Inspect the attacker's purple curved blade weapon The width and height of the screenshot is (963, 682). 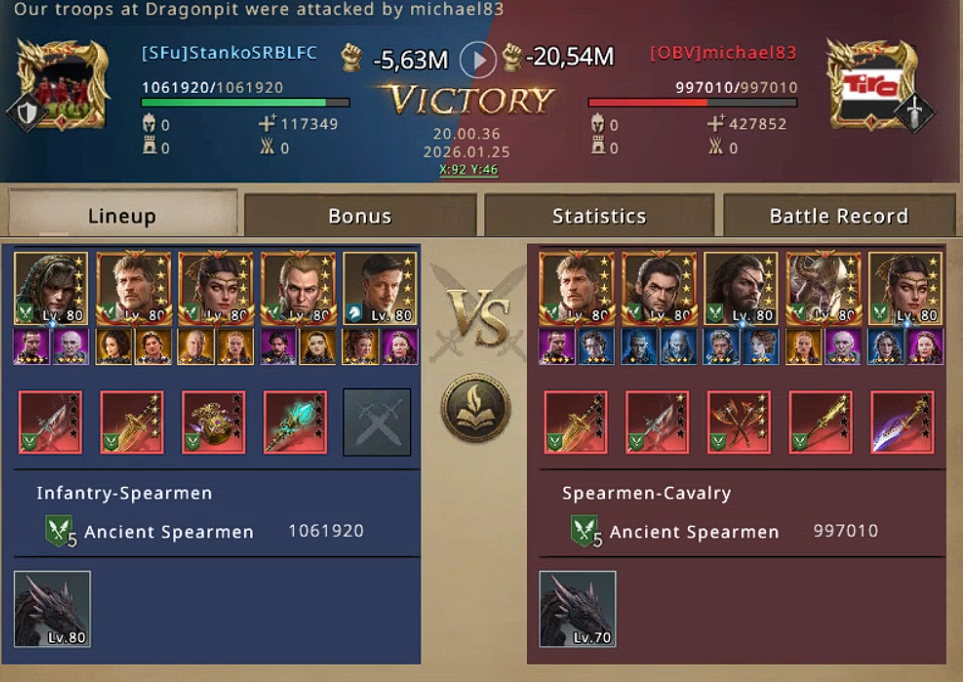(902, 422)
